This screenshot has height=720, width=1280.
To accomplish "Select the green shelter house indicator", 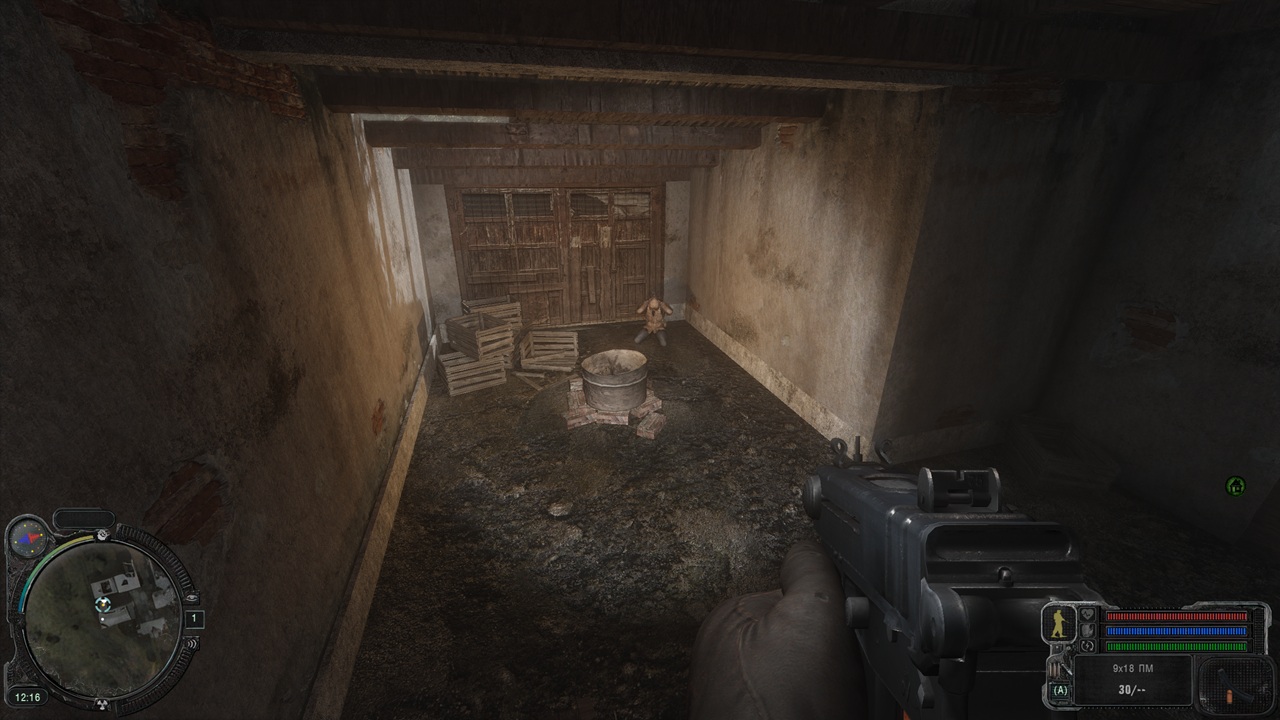I will pyautogui.click(x=1236, y=486).
